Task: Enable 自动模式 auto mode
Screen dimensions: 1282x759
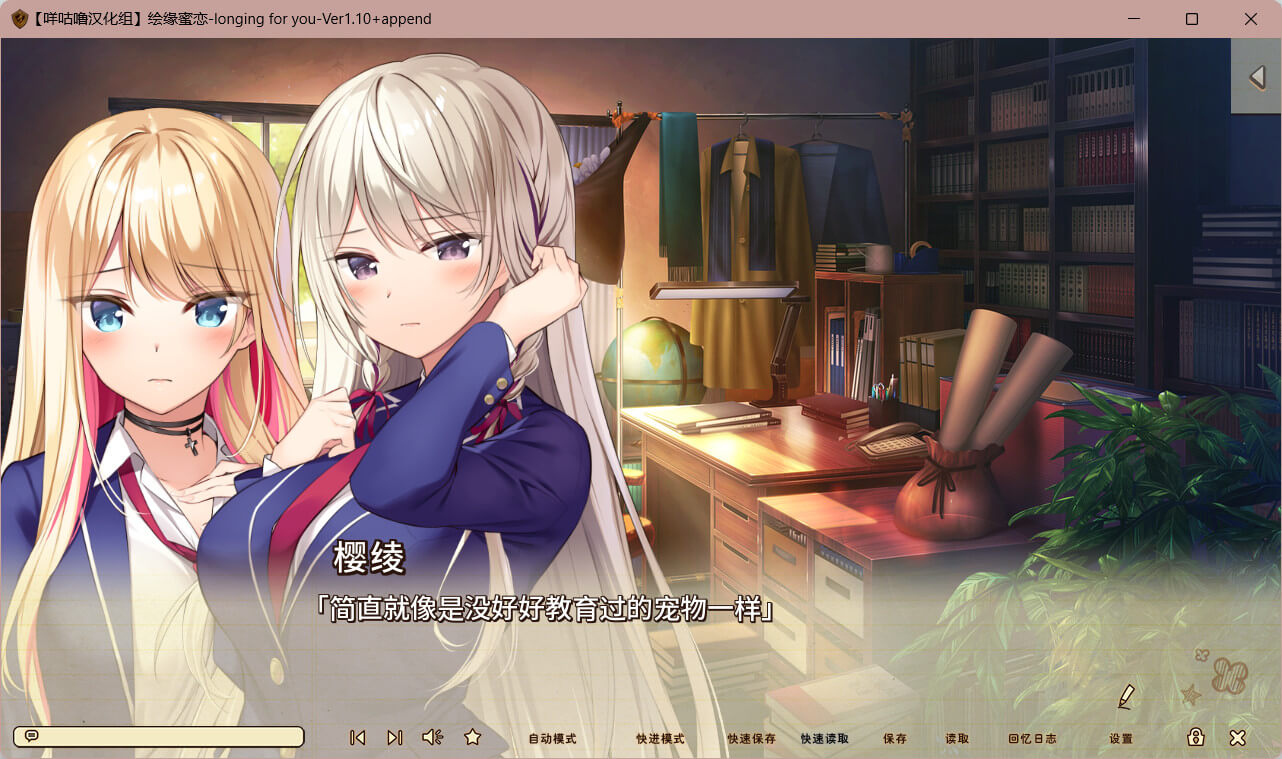Action: click(552, 739)
